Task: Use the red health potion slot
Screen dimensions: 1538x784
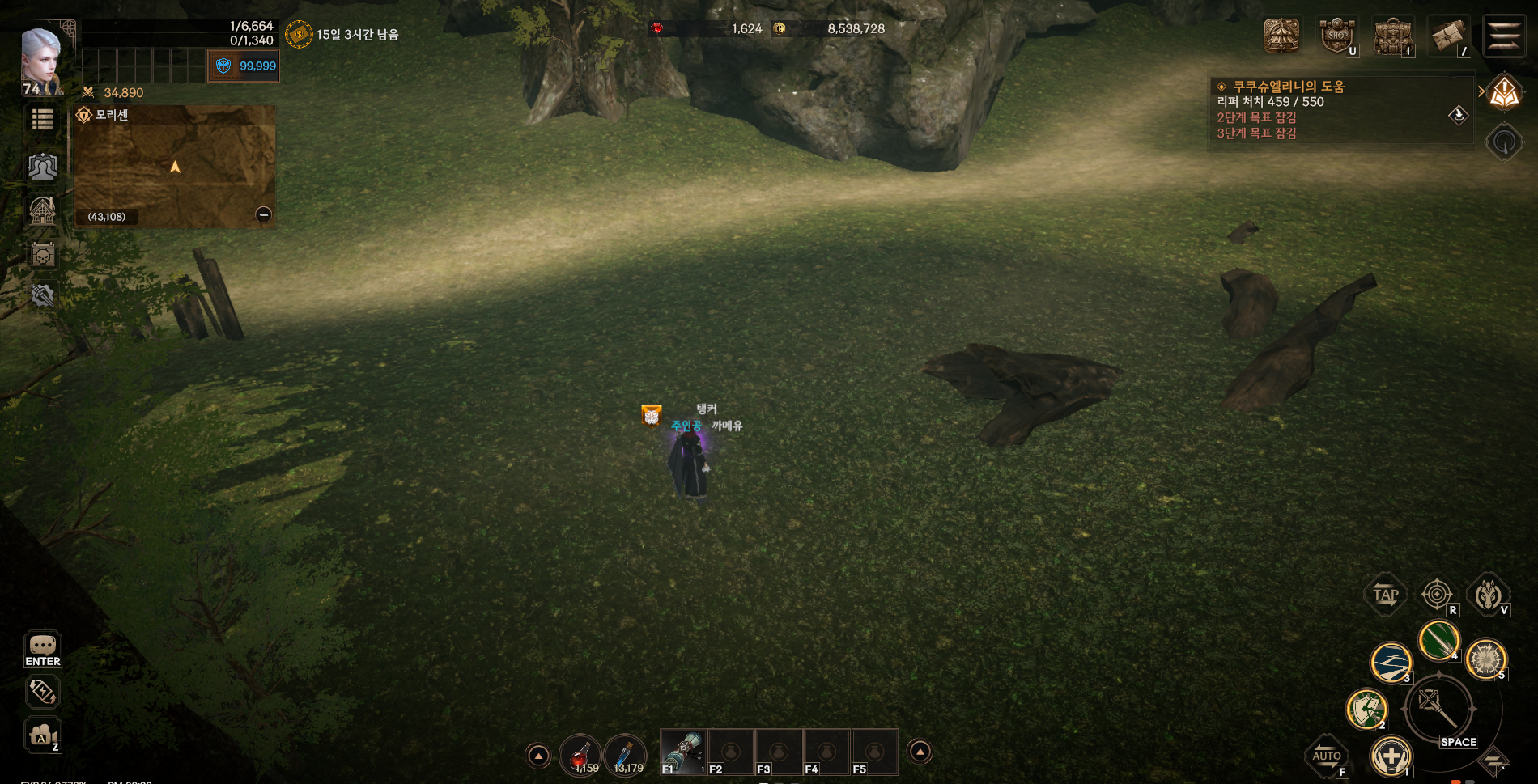Action: [580, 755]
